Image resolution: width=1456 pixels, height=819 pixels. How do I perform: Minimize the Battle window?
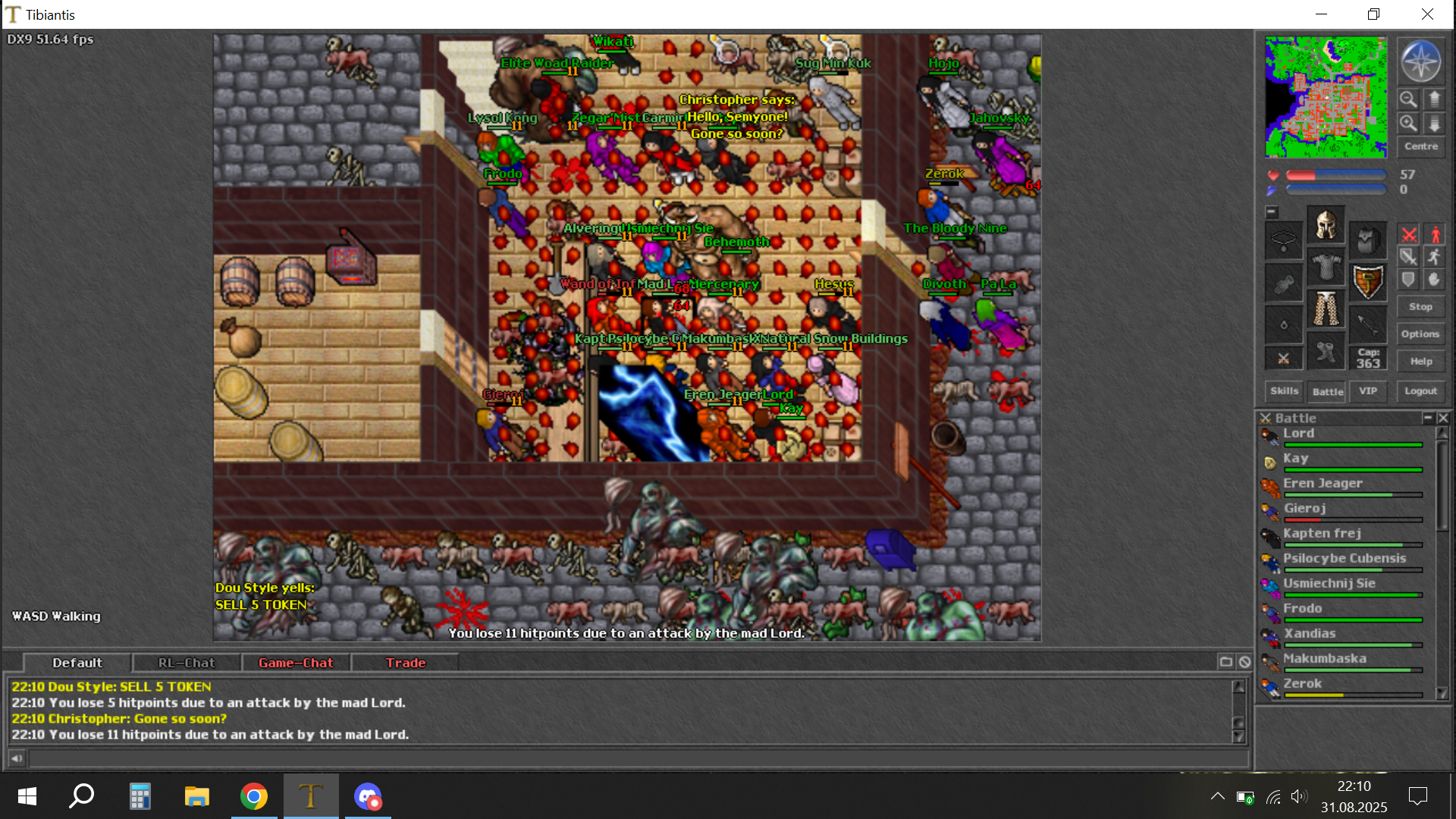[1428, 418]
